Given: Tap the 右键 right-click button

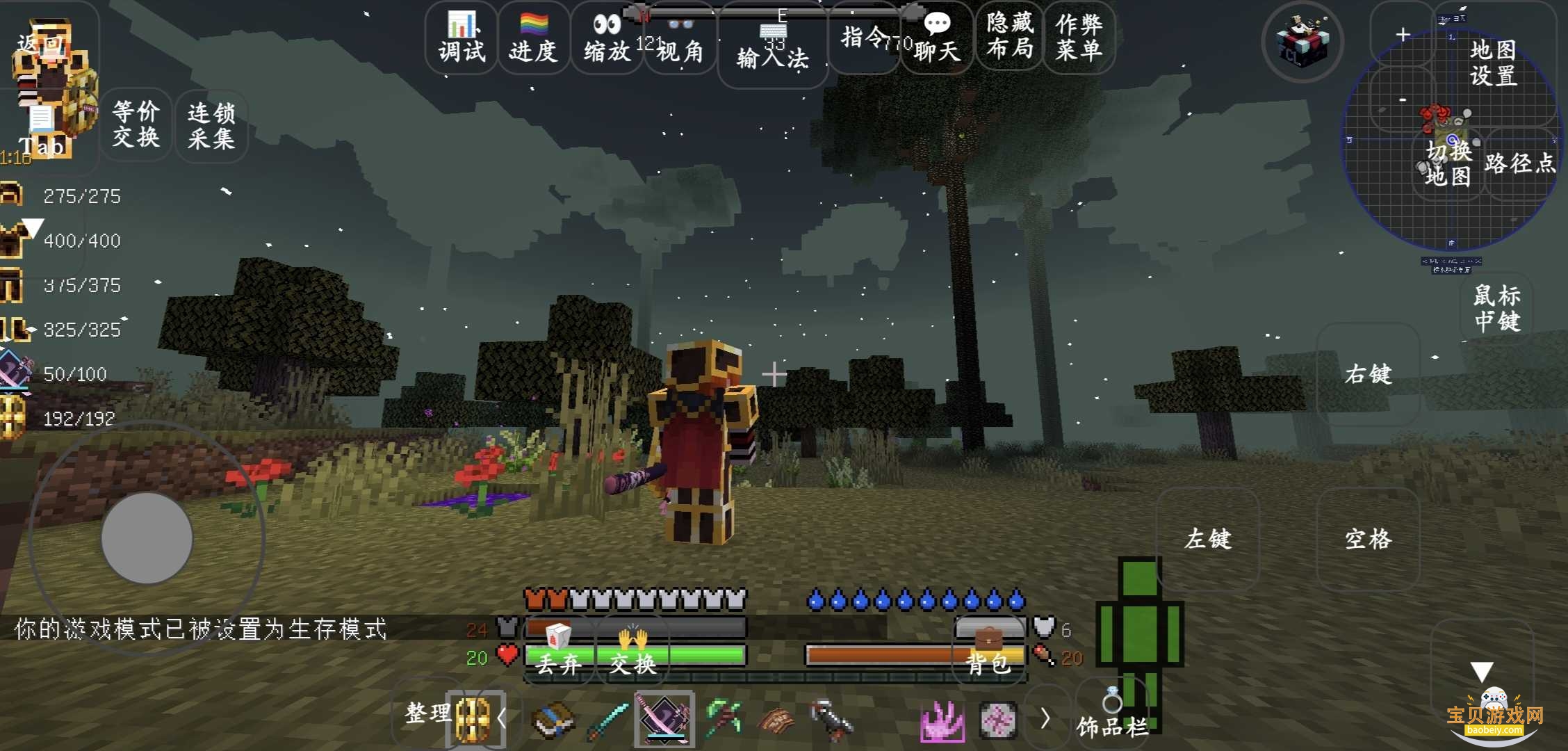Looking at the screenshot, I should coord(1368,375).
